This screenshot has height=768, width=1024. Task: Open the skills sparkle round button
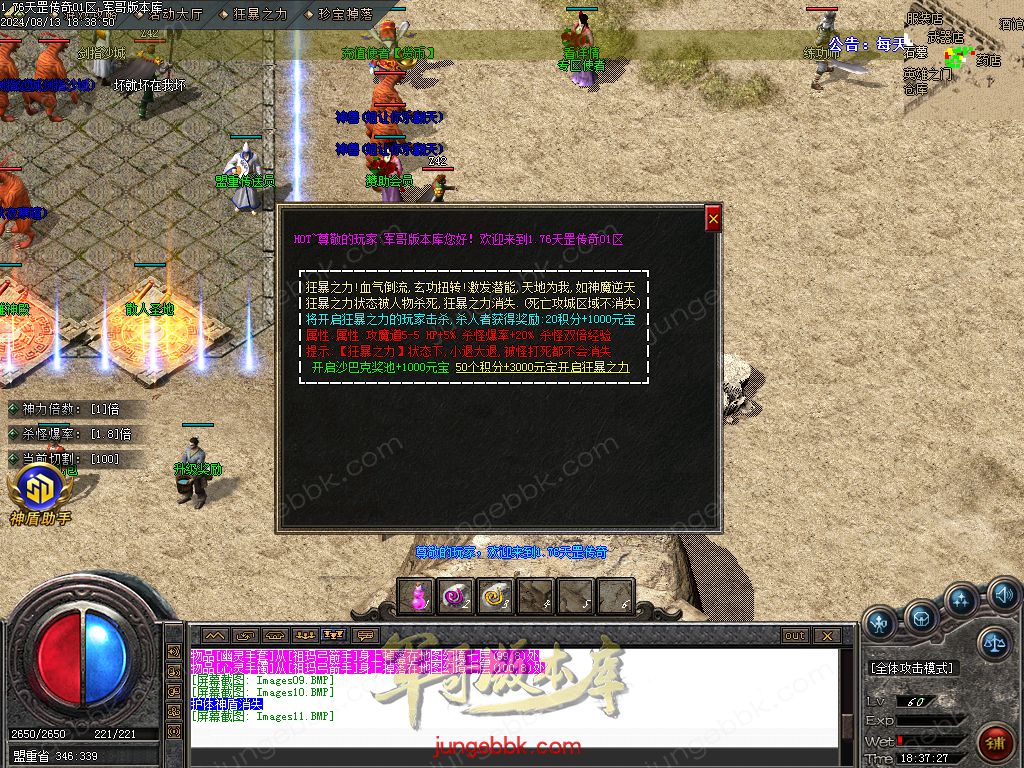(961, 601)
